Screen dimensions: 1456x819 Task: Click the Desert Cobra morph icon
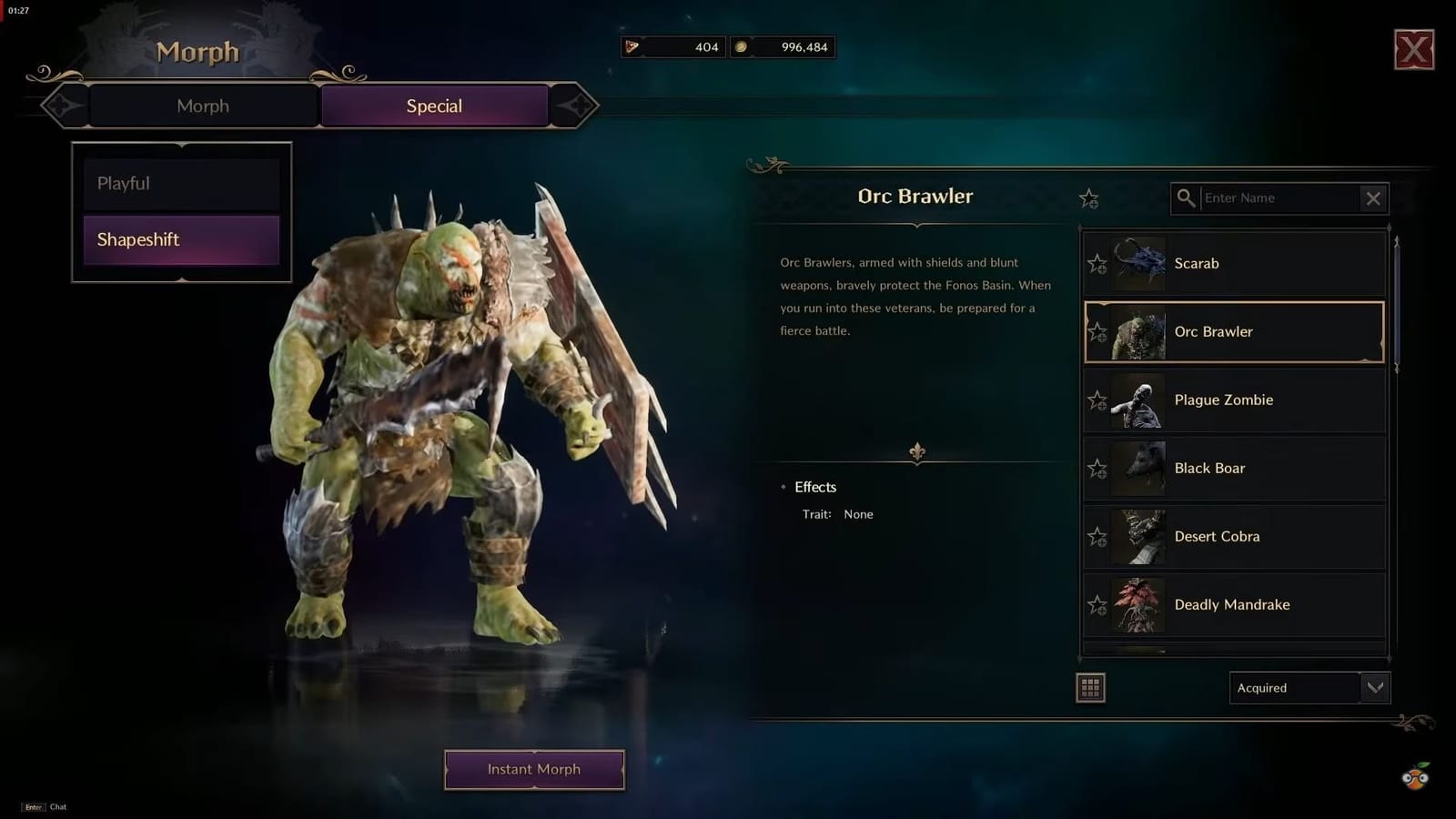(x=1137, y=536)
